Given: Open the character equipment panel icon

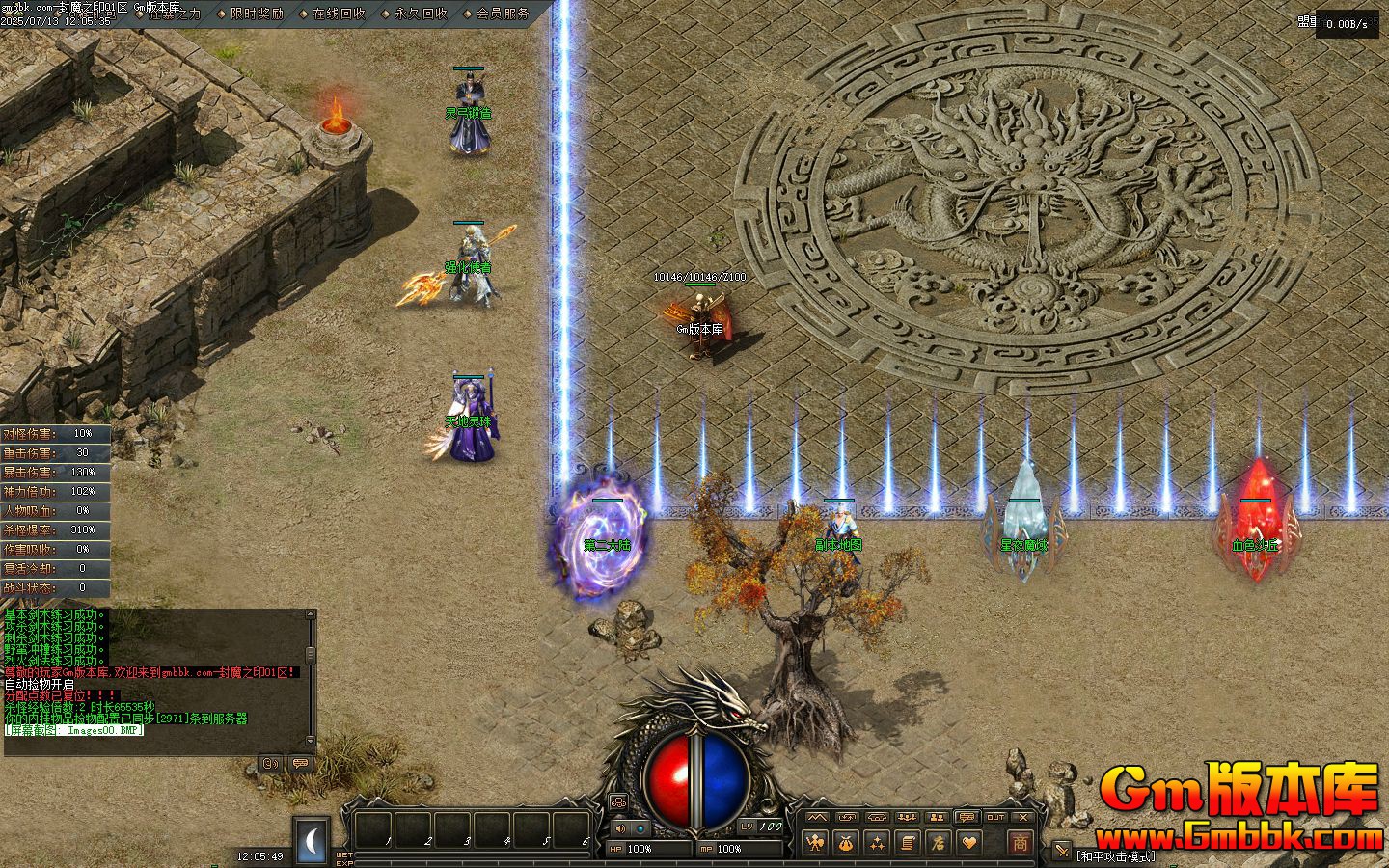Looking at the screenshot, I should (x=817, y=843).
